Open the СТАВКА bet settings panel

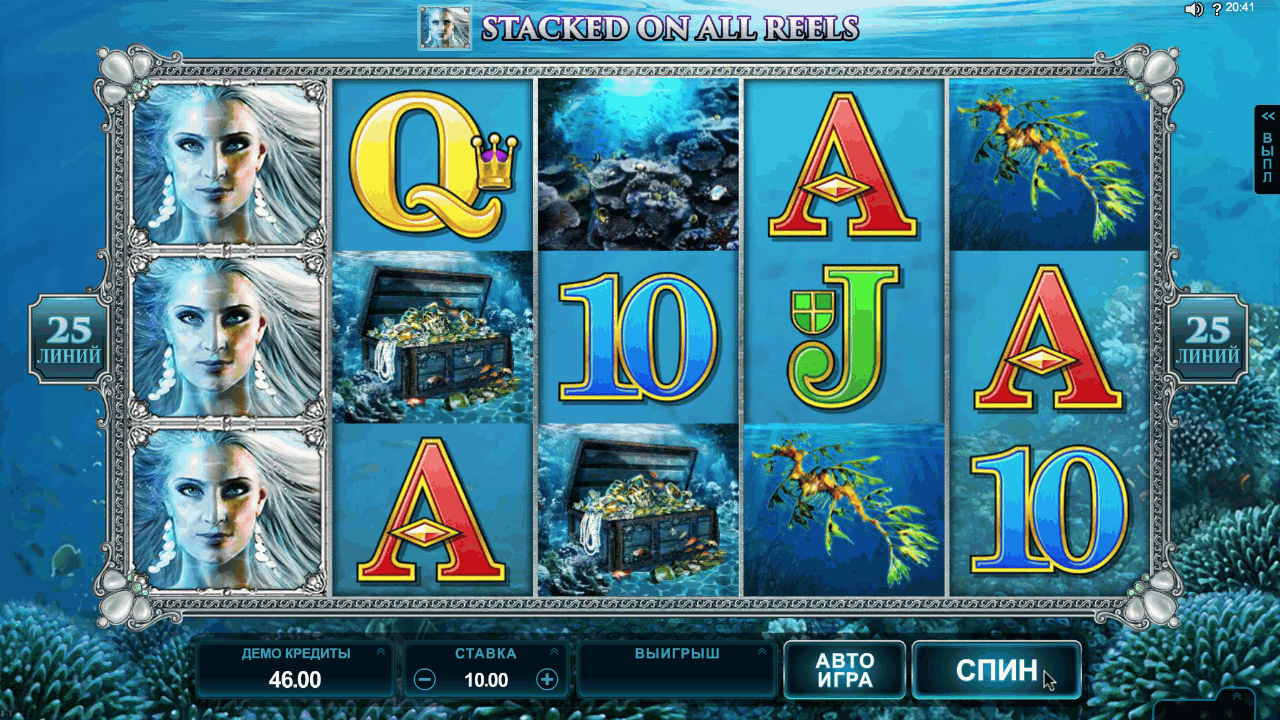point(553,652)
